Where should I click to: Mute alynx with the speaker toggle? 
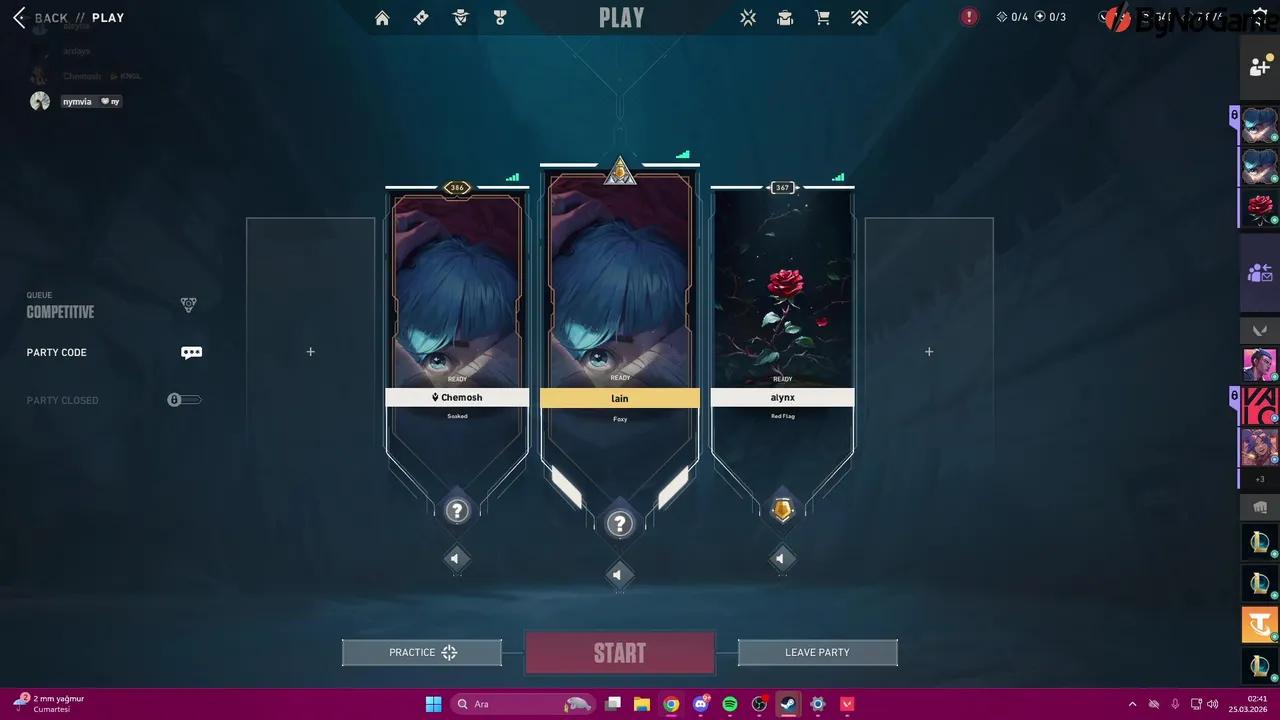782,558
